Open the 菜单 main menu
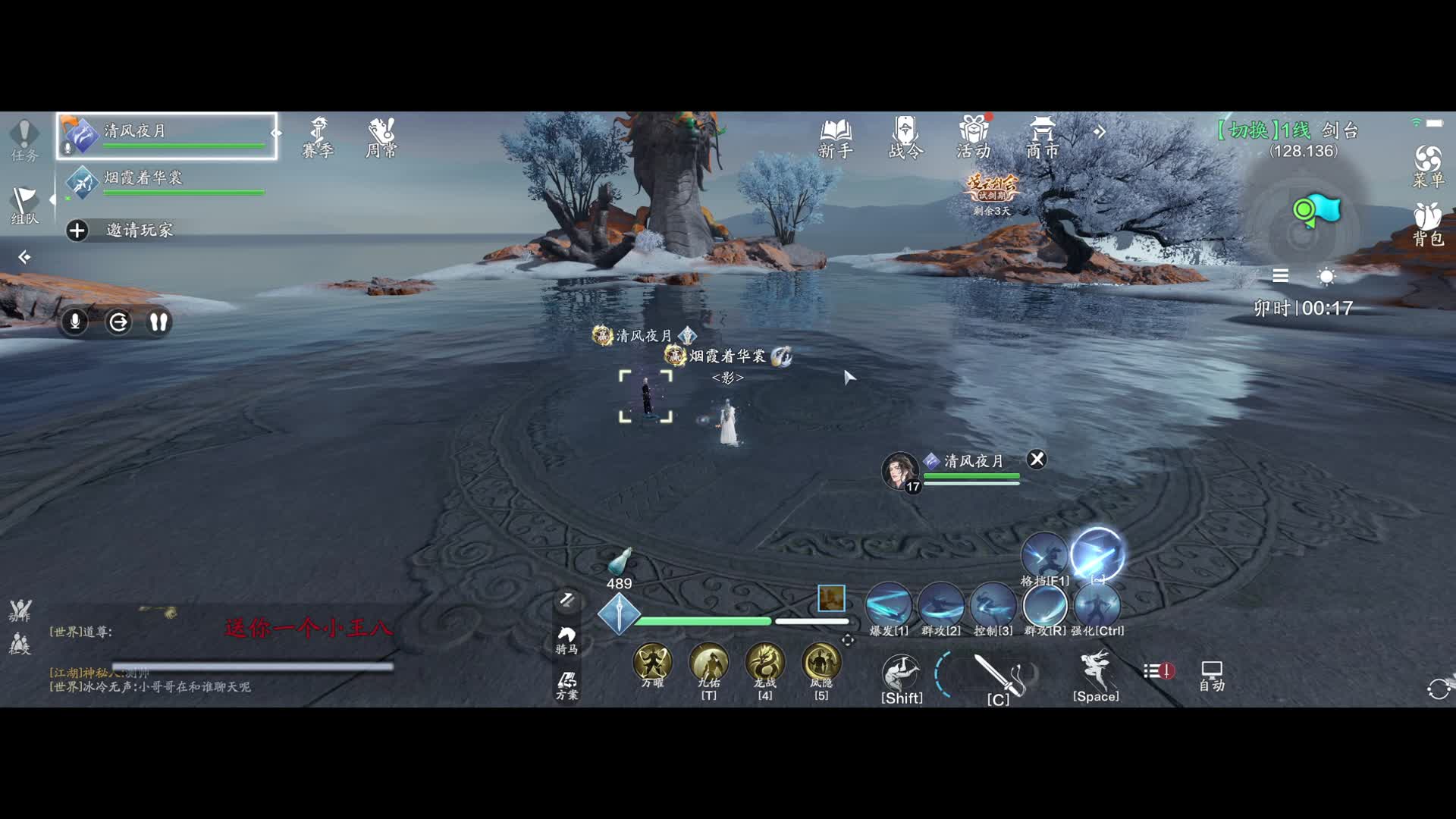Image resolution: width=1456 pixels, height=819 pixels. (x=1428, y=166)
